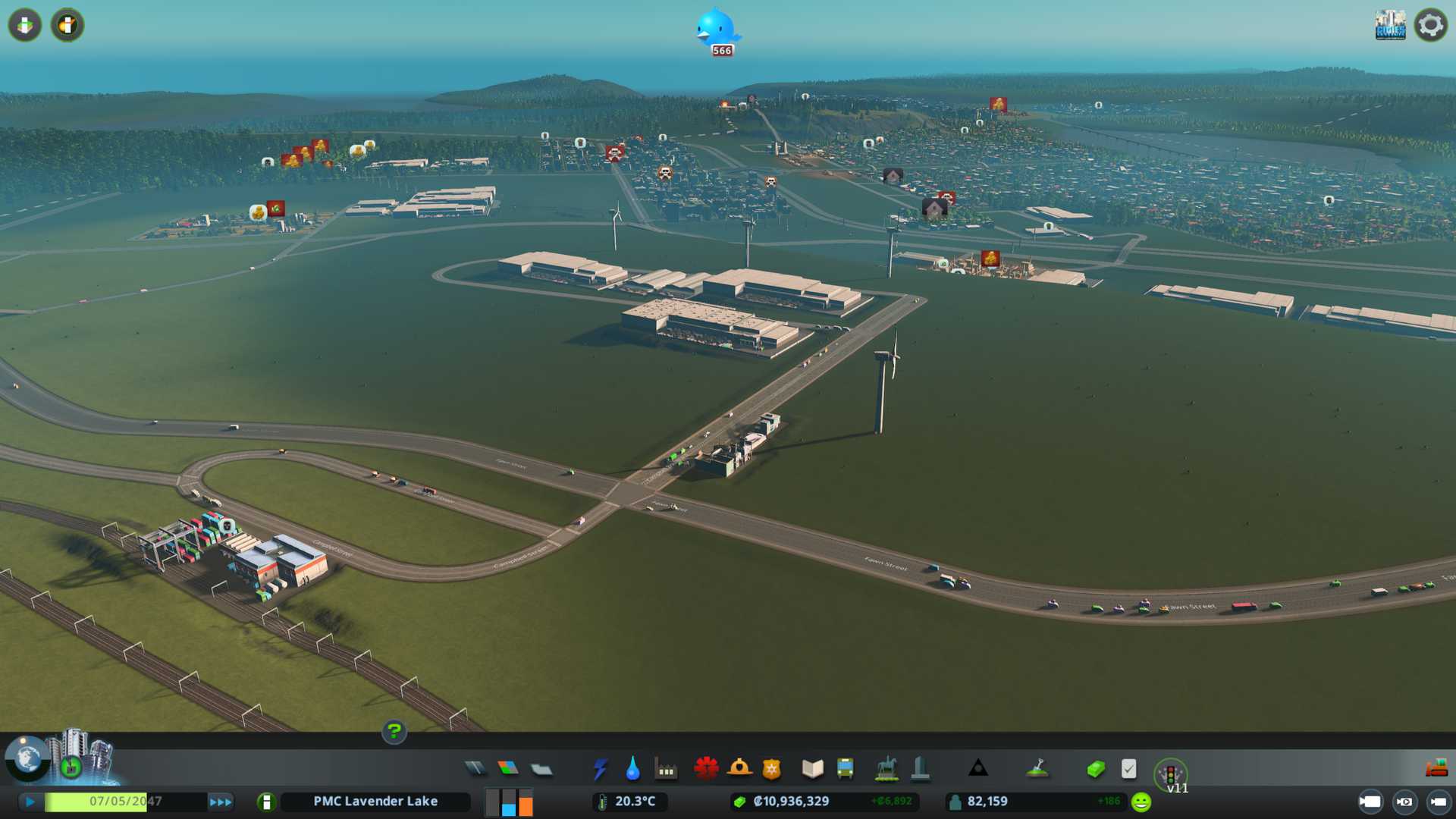The image size is (1456, 819).
Task: Open the landscaping shovel tool
Action: [x=1037, y=769]
